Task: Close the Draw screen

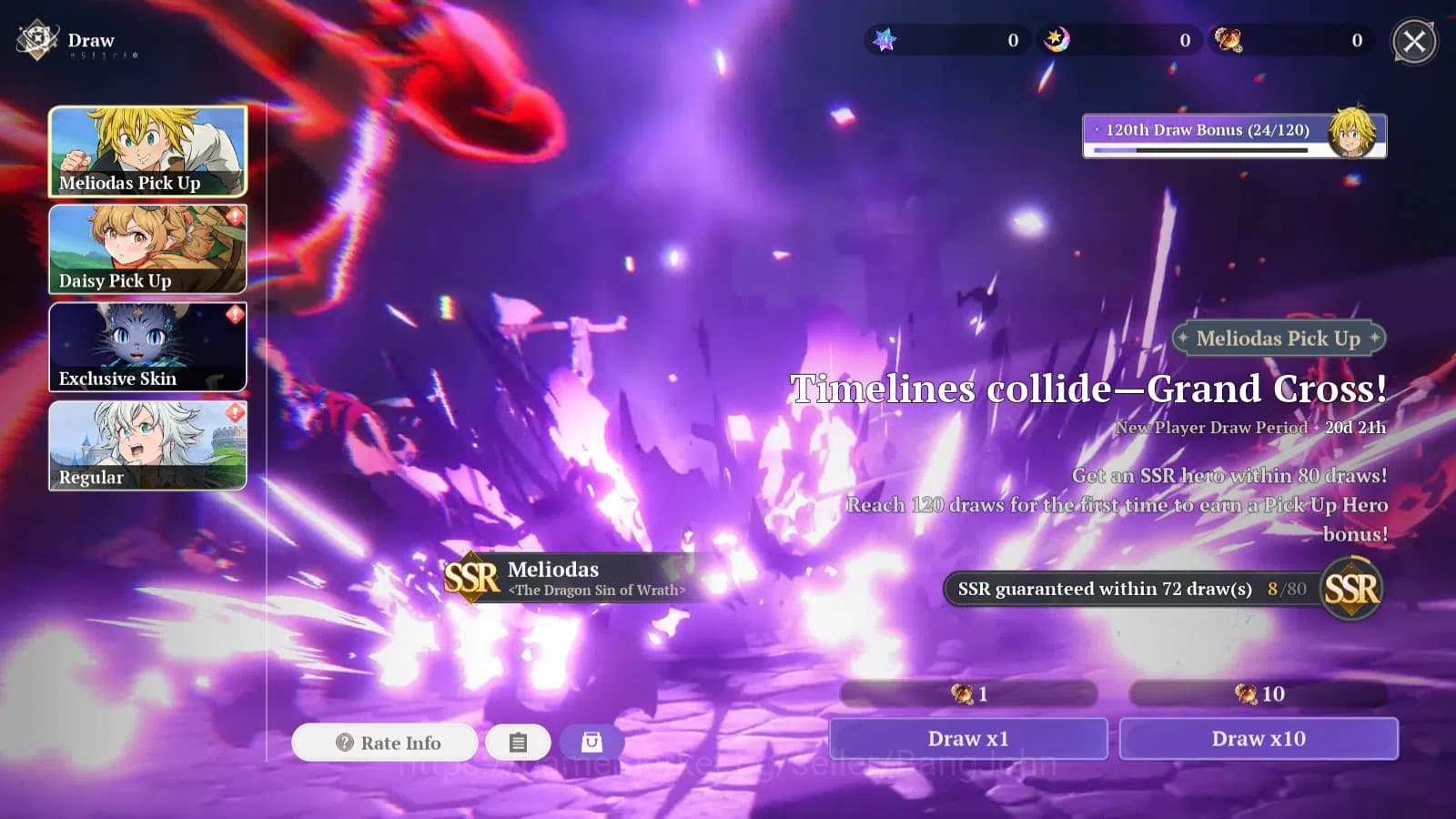Action: click(1414, 41)
